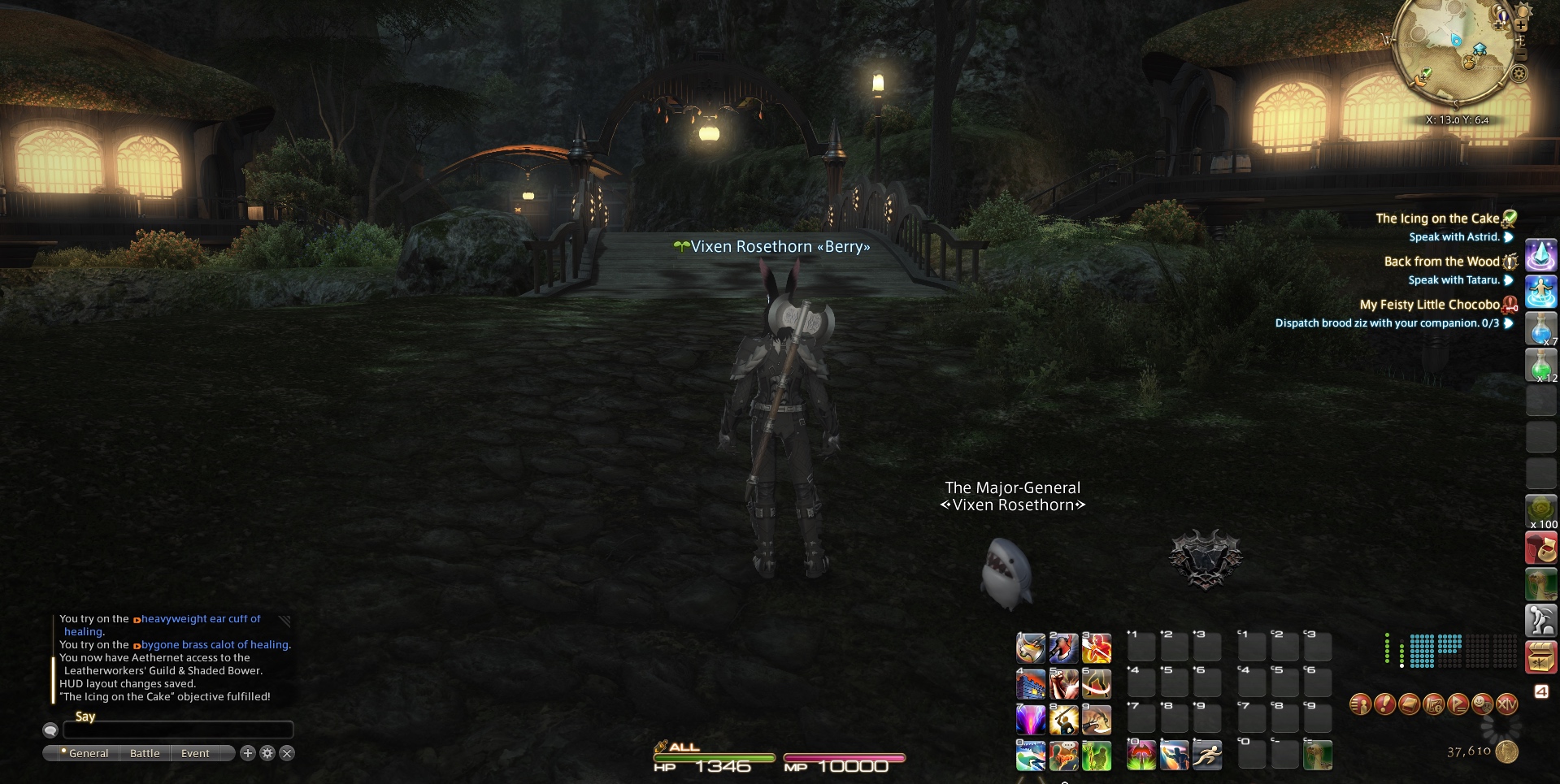Use the blue potion with 7 left
Image resolution: width=1560 pixels, height=784 pixels.
(1540, 330)
